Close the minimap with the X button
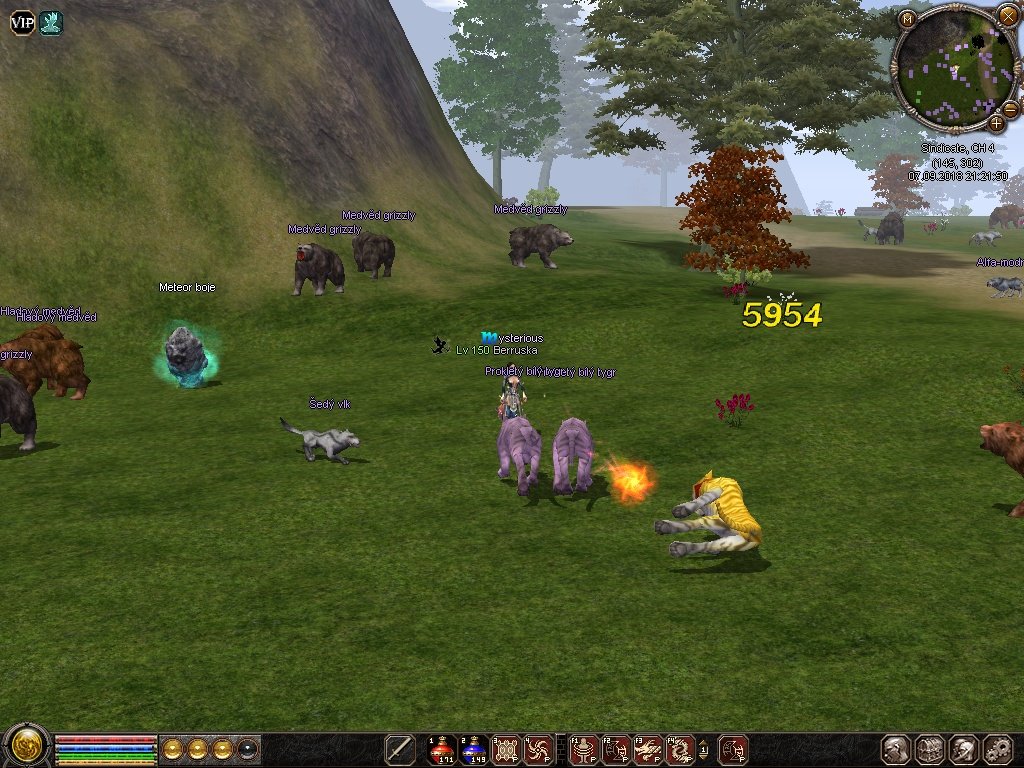 tap(1006, 14)
